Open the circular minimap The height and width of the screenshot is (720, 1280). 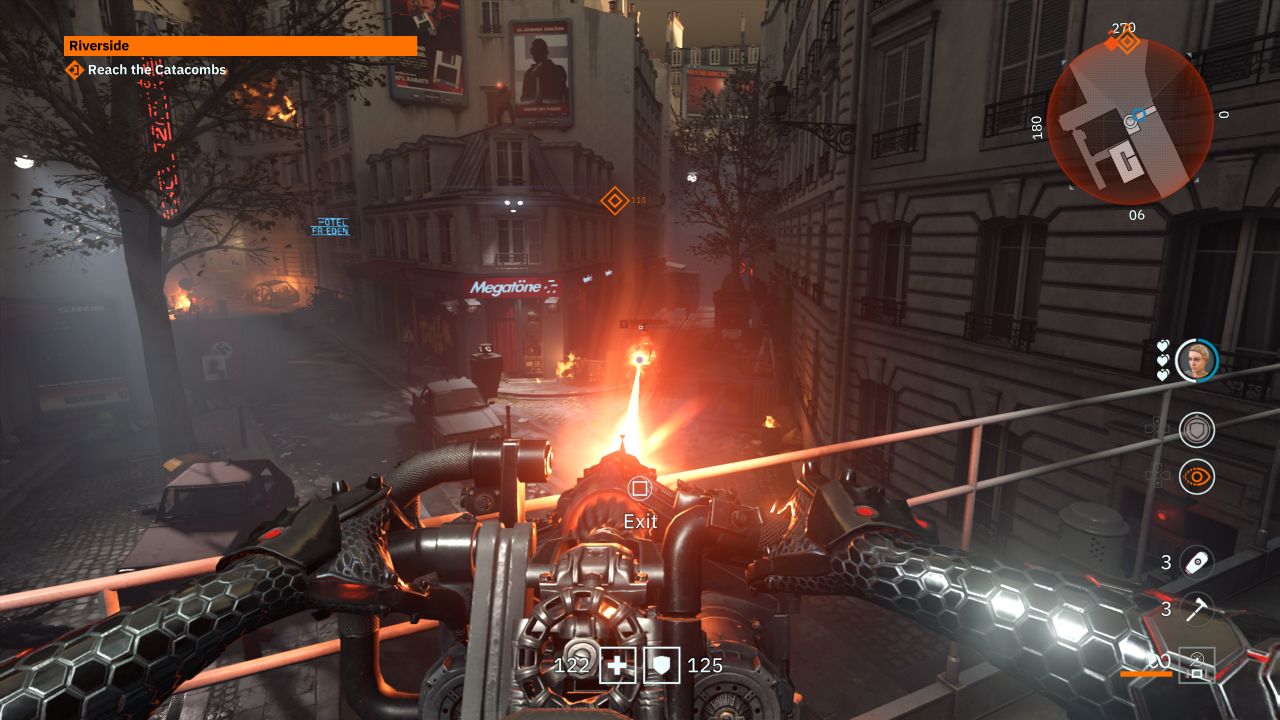[x=1130, y=121]
